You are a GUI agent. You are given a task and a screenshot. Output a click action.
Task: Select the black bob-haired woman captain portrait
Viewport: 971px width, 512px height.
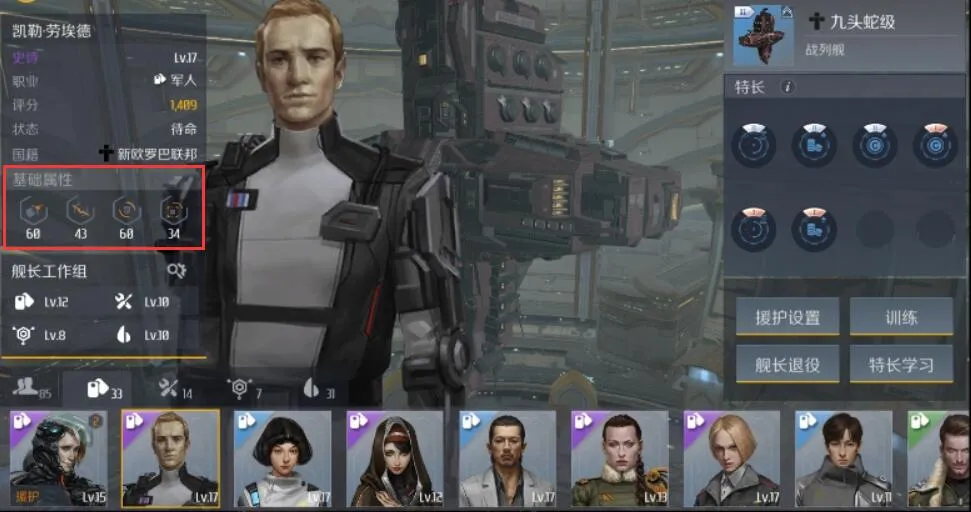283,458
